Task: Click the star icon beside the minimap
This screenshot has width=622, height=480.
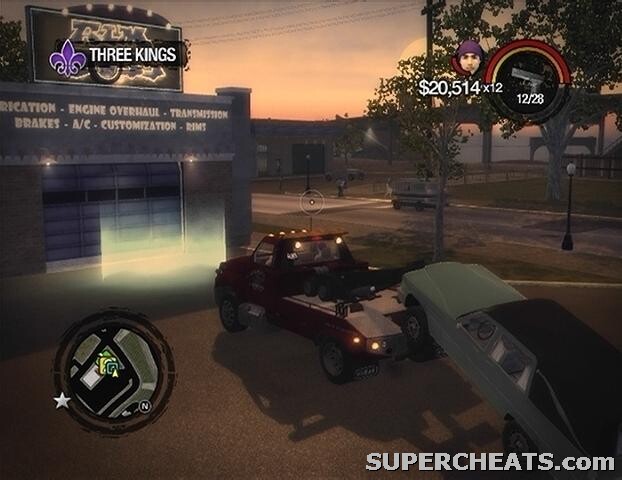Action: point(61,400)
